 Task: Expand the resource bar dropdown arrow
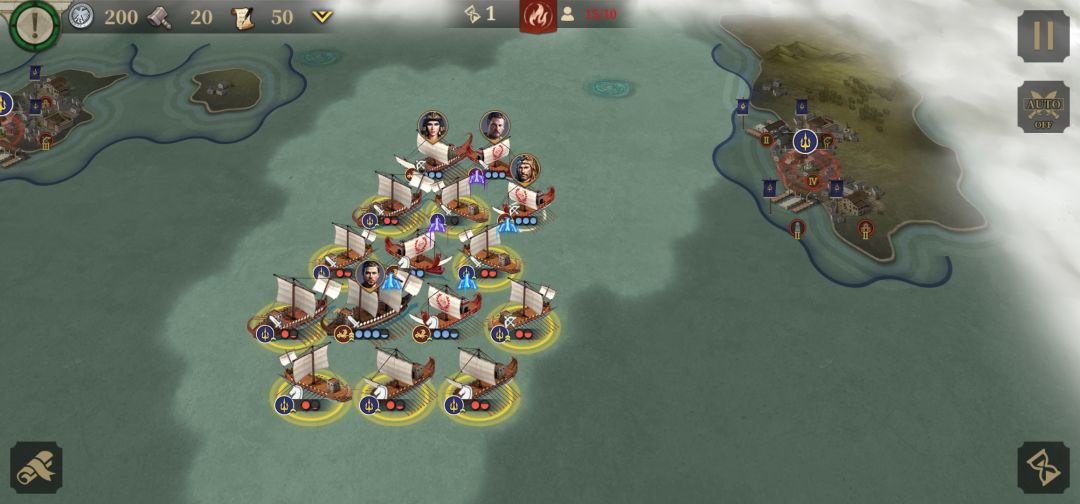(322, 17)
